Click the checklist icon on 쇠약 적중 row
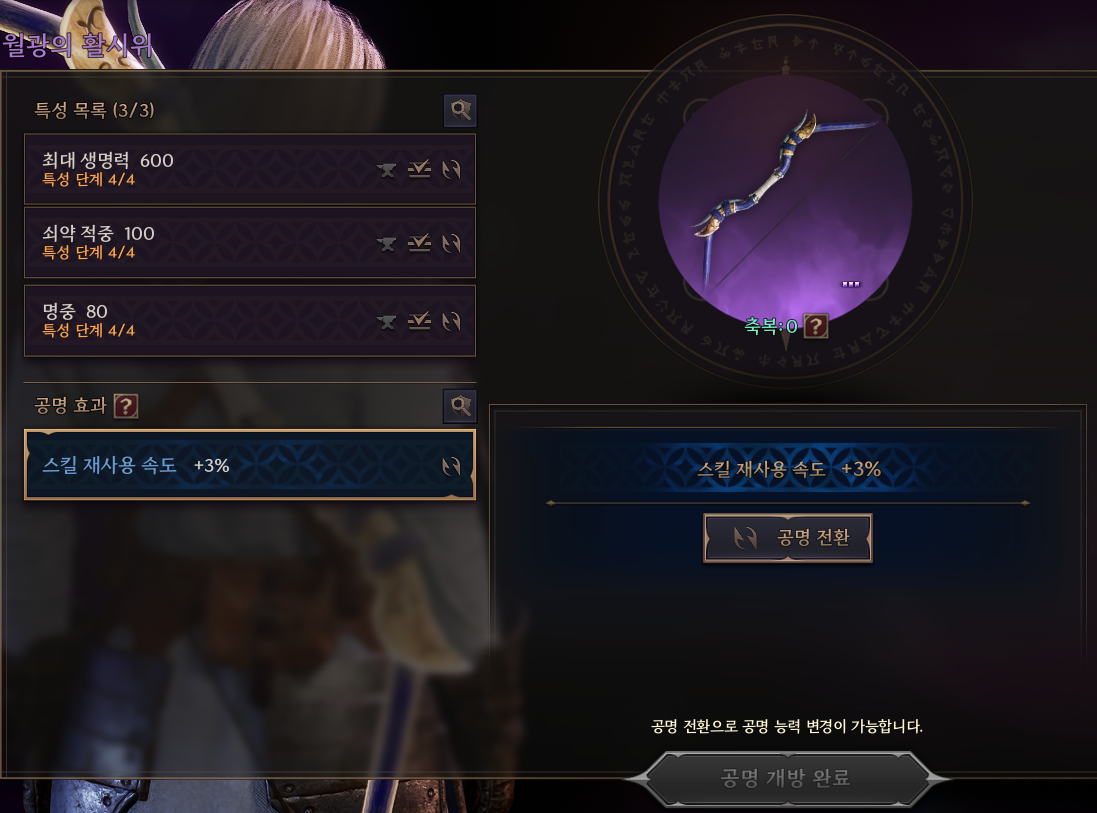The height and width of the screenshot is (813, 1097). pyautogui.click(x=419, y=243)
